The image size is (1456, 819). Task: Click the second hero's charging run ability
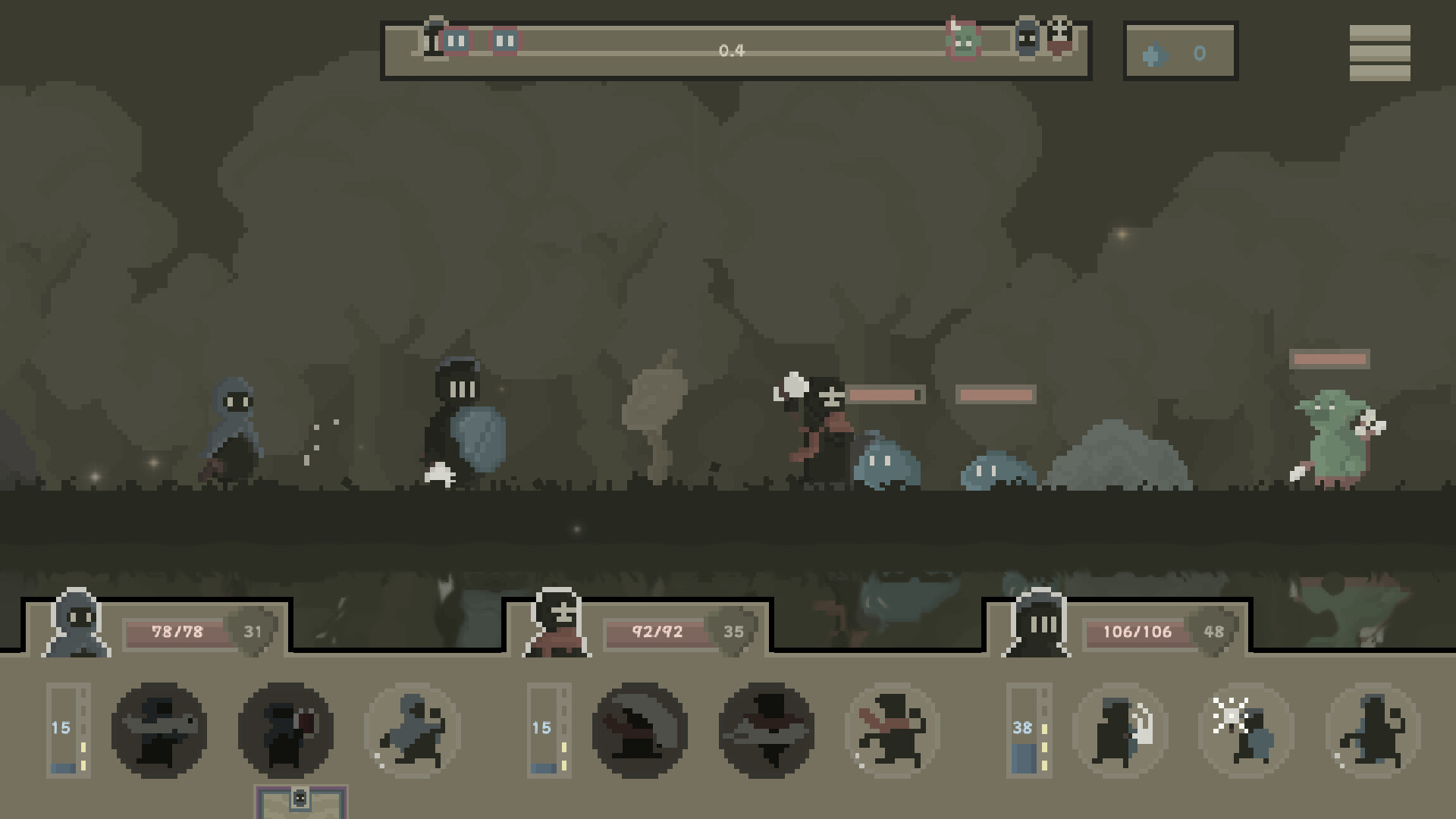[x=891, y=730]
